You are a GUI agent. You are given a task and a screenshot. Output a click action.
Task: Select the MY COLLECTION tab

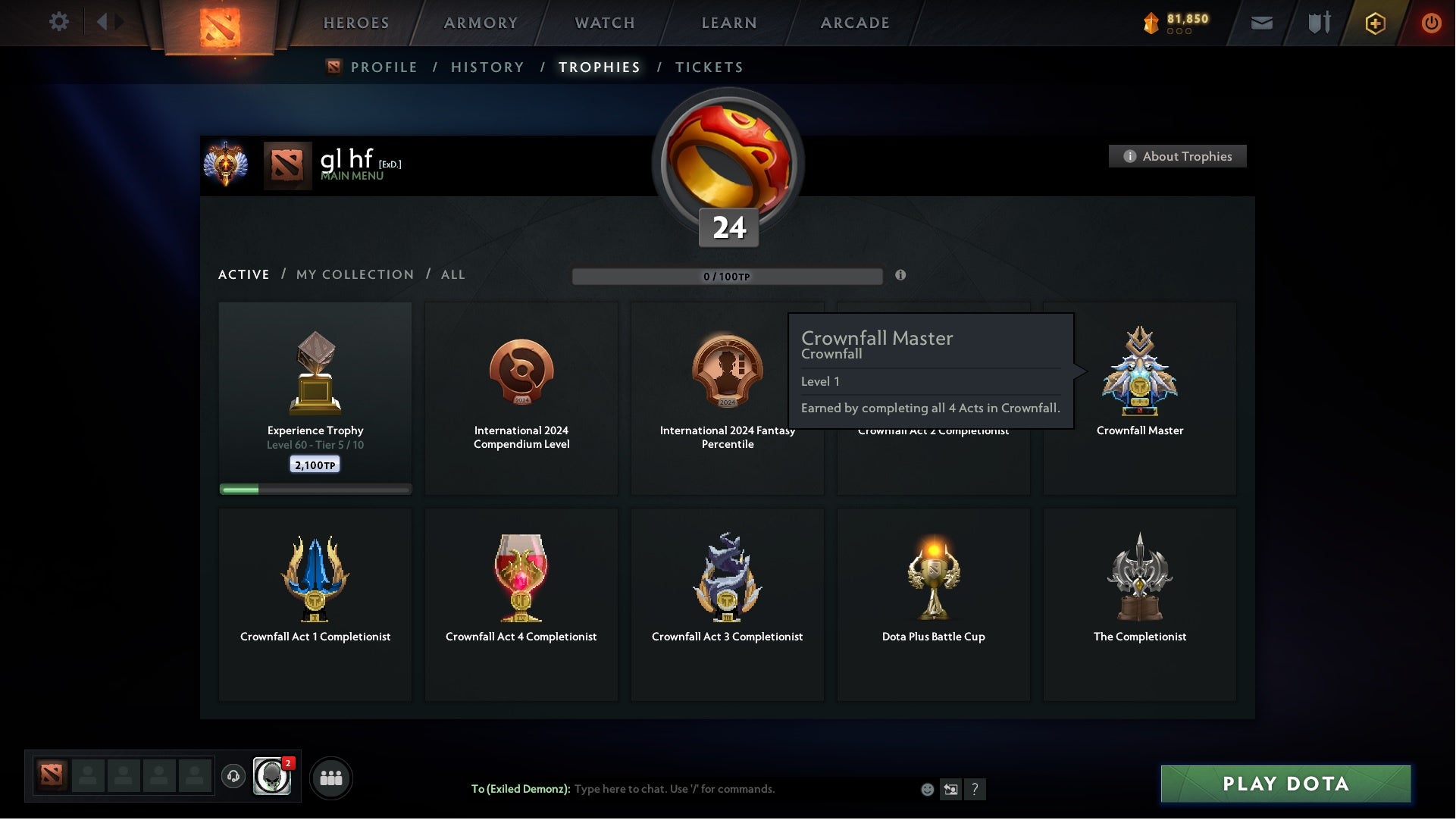pyautogui.click(x=354, y=274)
